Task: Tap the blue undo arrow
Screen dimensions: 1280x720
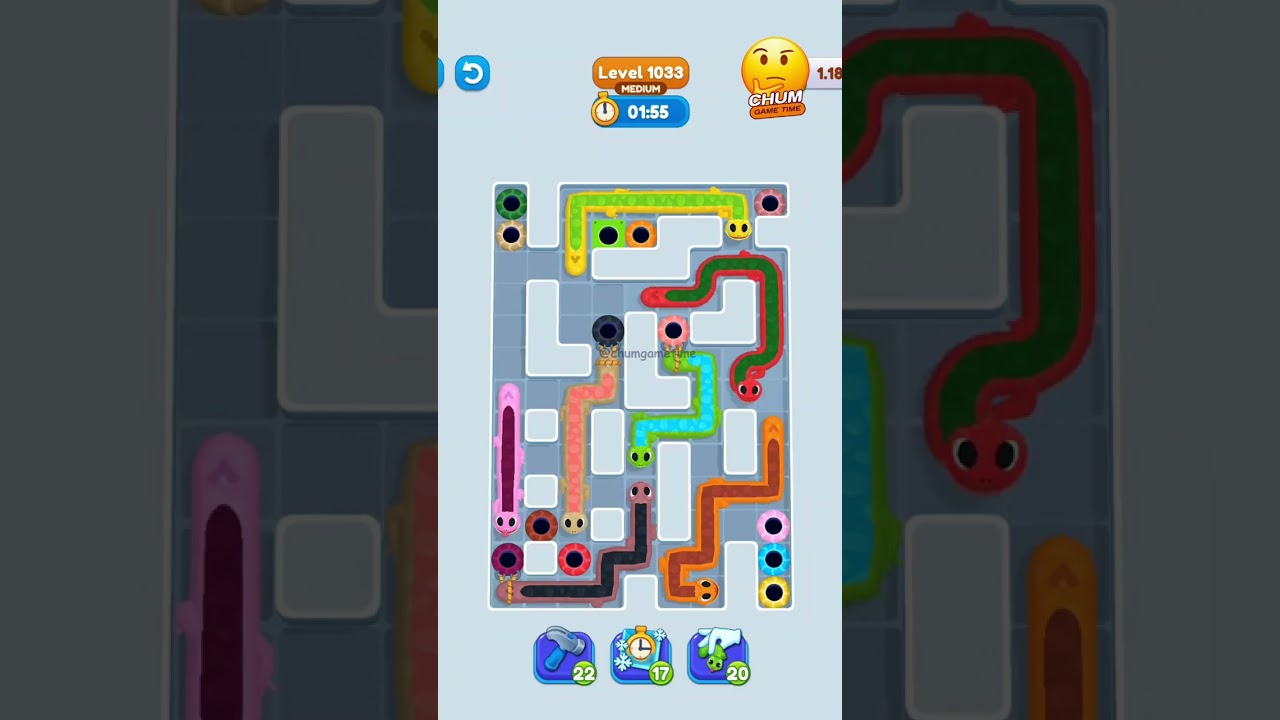Action: point(471,73)
